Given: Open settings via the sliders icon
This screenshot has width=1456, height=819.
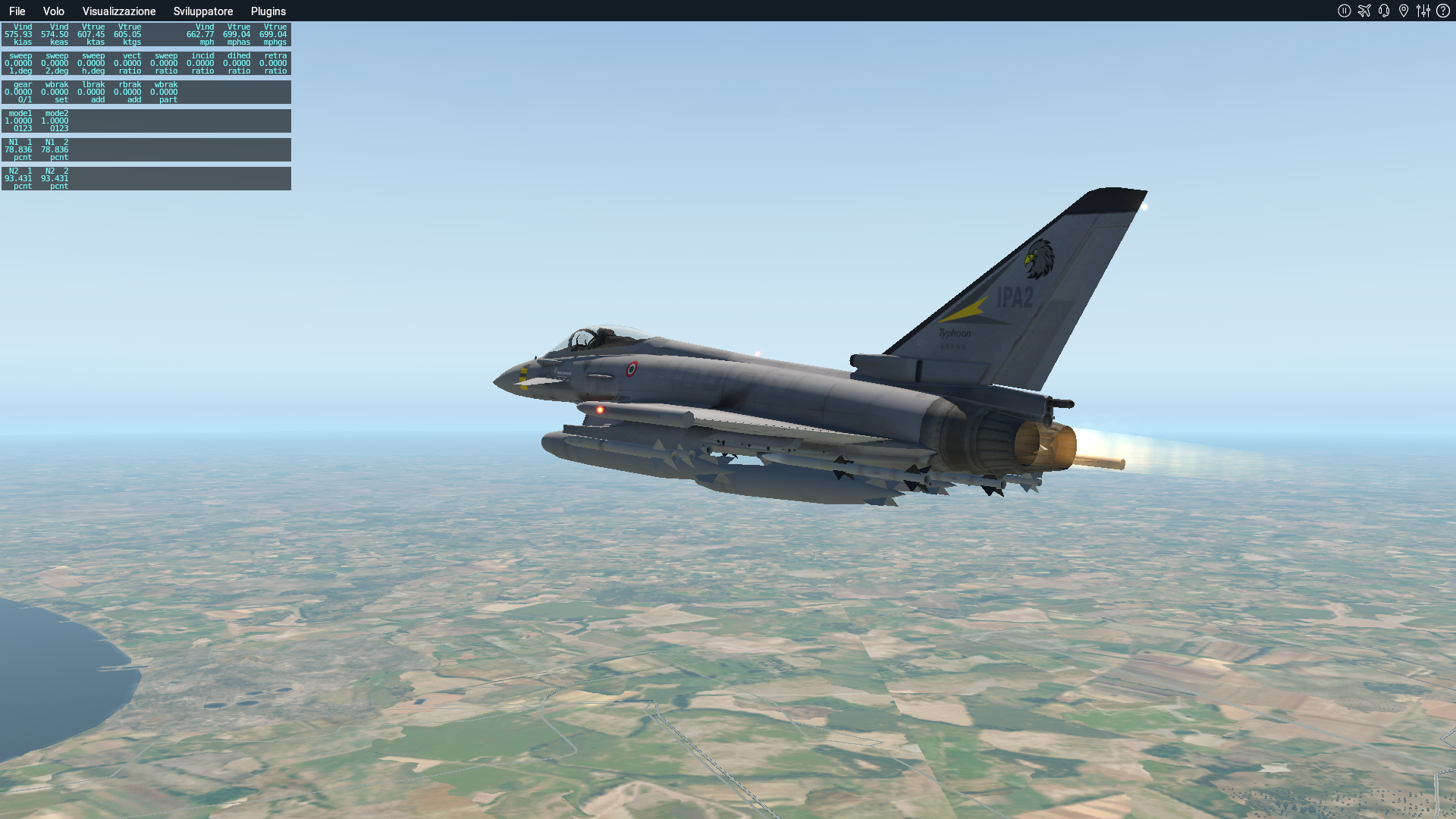Looking at the screenshot, I should click(1423, 11).
